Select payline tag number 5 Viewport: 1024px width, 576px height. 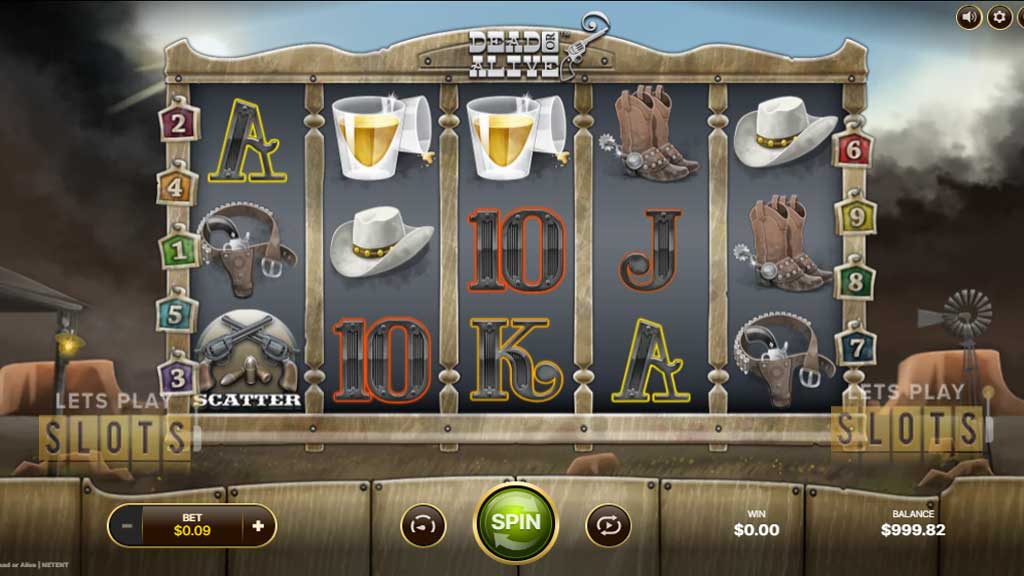tap(175, 314)
